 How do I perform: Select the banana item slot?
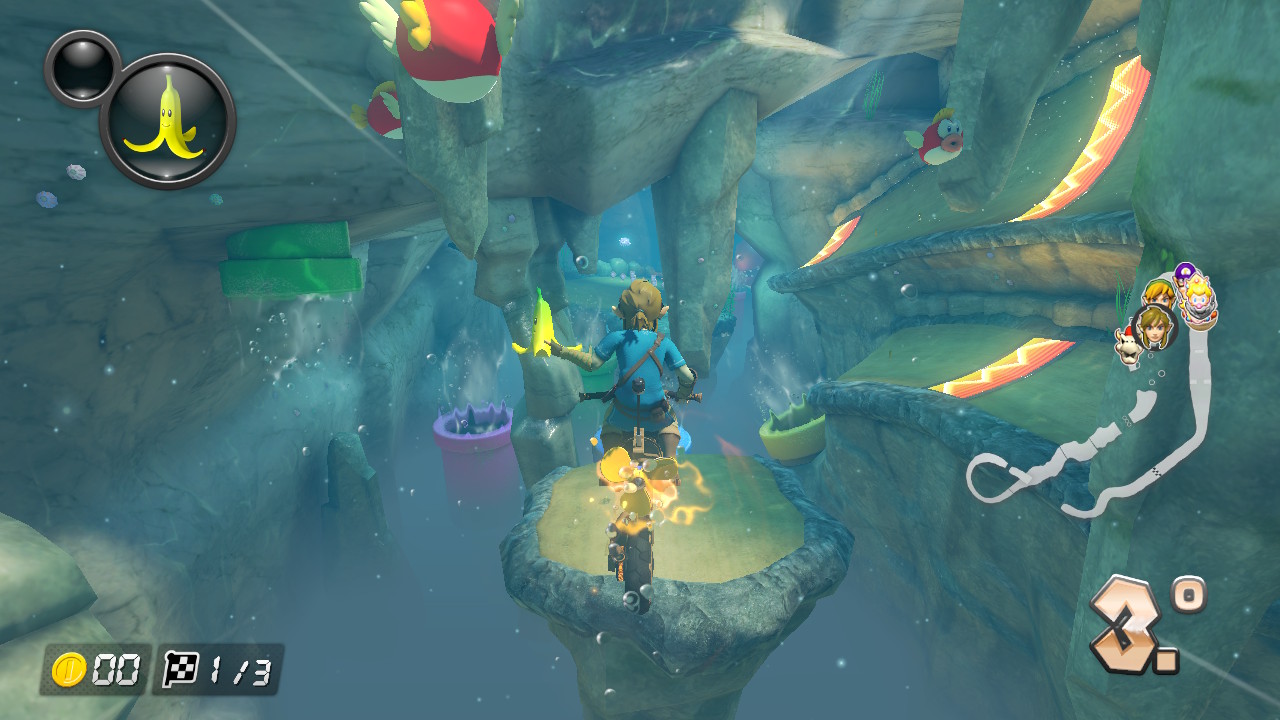click(167, 121)
